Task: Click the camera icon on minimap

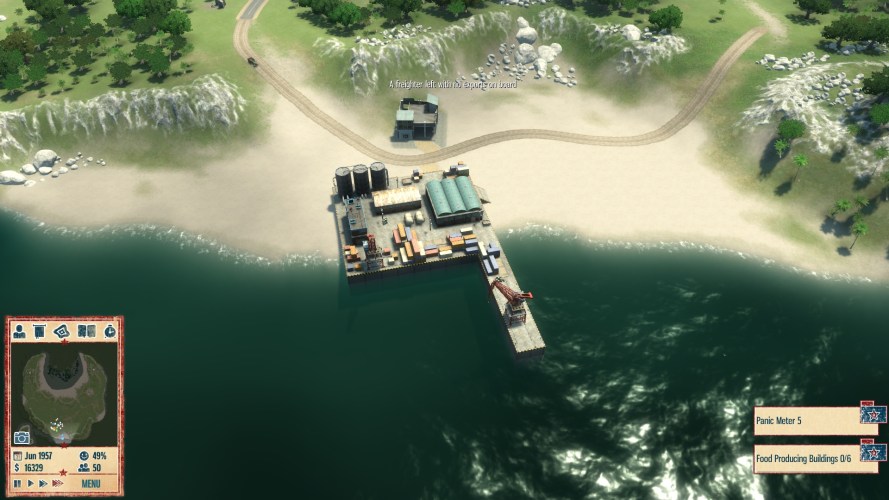Action: tap(22, 437)
